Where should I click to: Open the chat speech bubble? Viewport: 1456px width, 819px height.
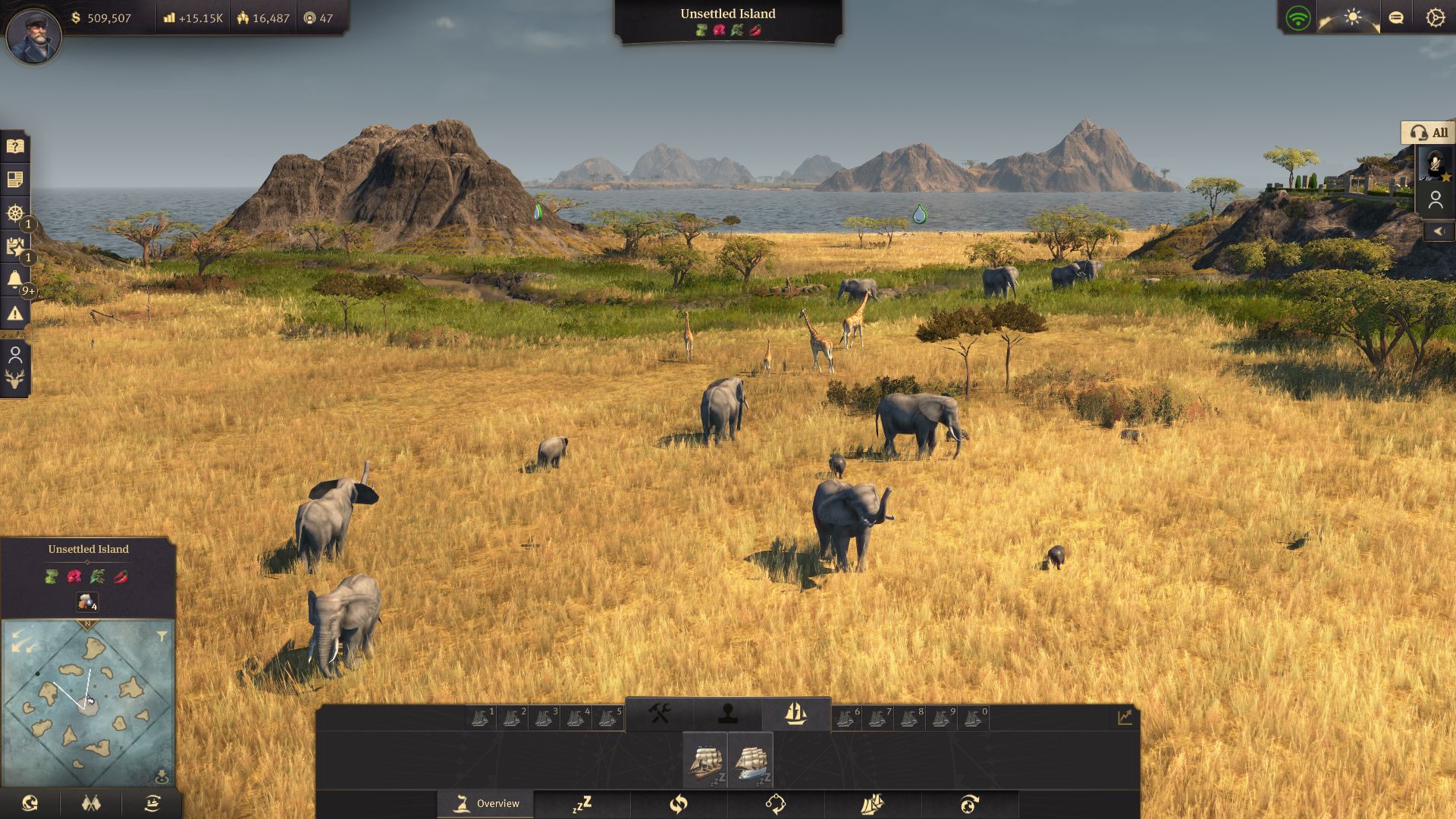(x=1395, y=17)
